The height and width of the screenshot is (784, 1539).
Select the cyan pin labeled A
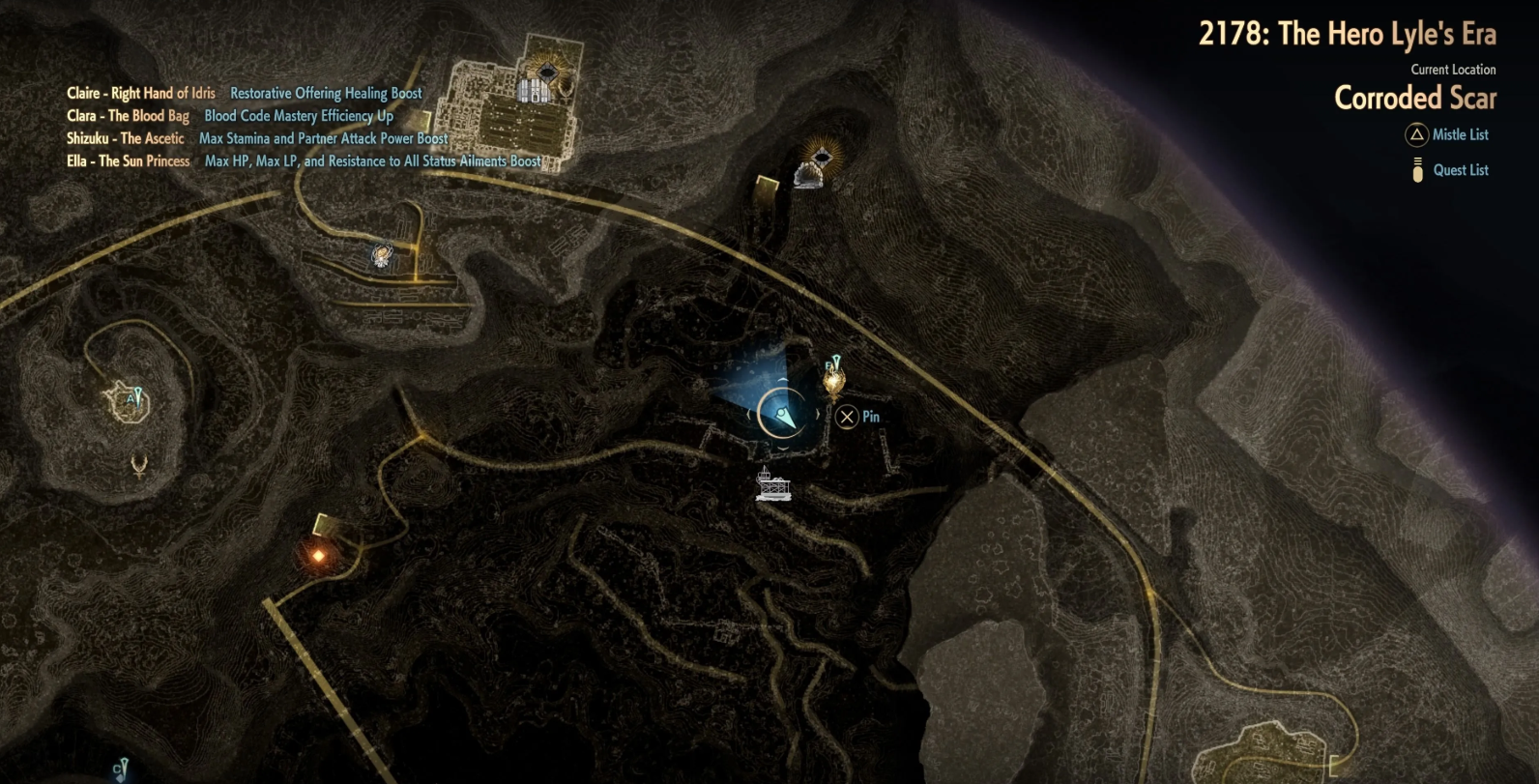tap(134, 397)
